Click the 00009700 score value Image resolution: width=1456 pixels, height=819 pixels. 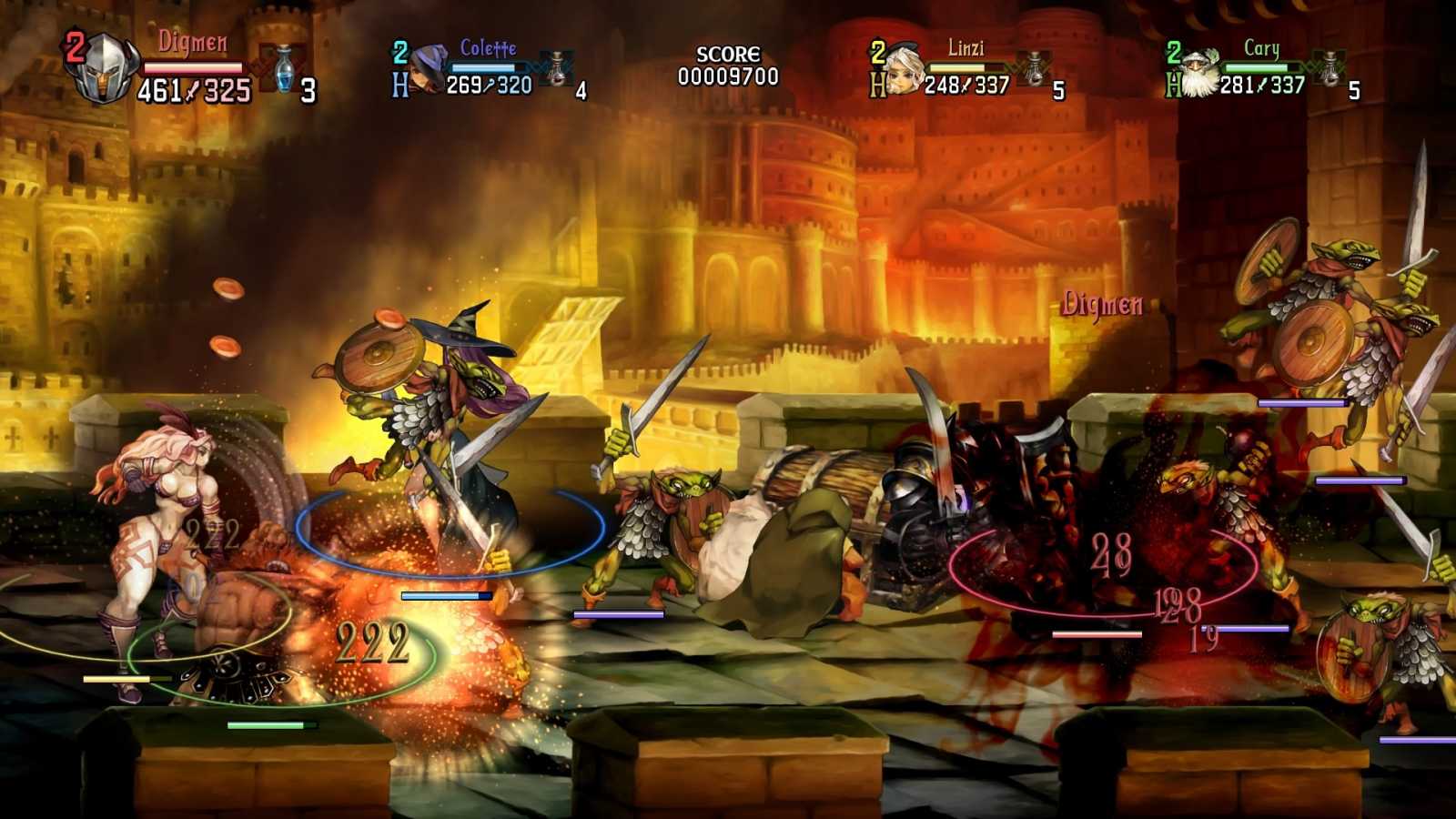click(x=728, y=77)
